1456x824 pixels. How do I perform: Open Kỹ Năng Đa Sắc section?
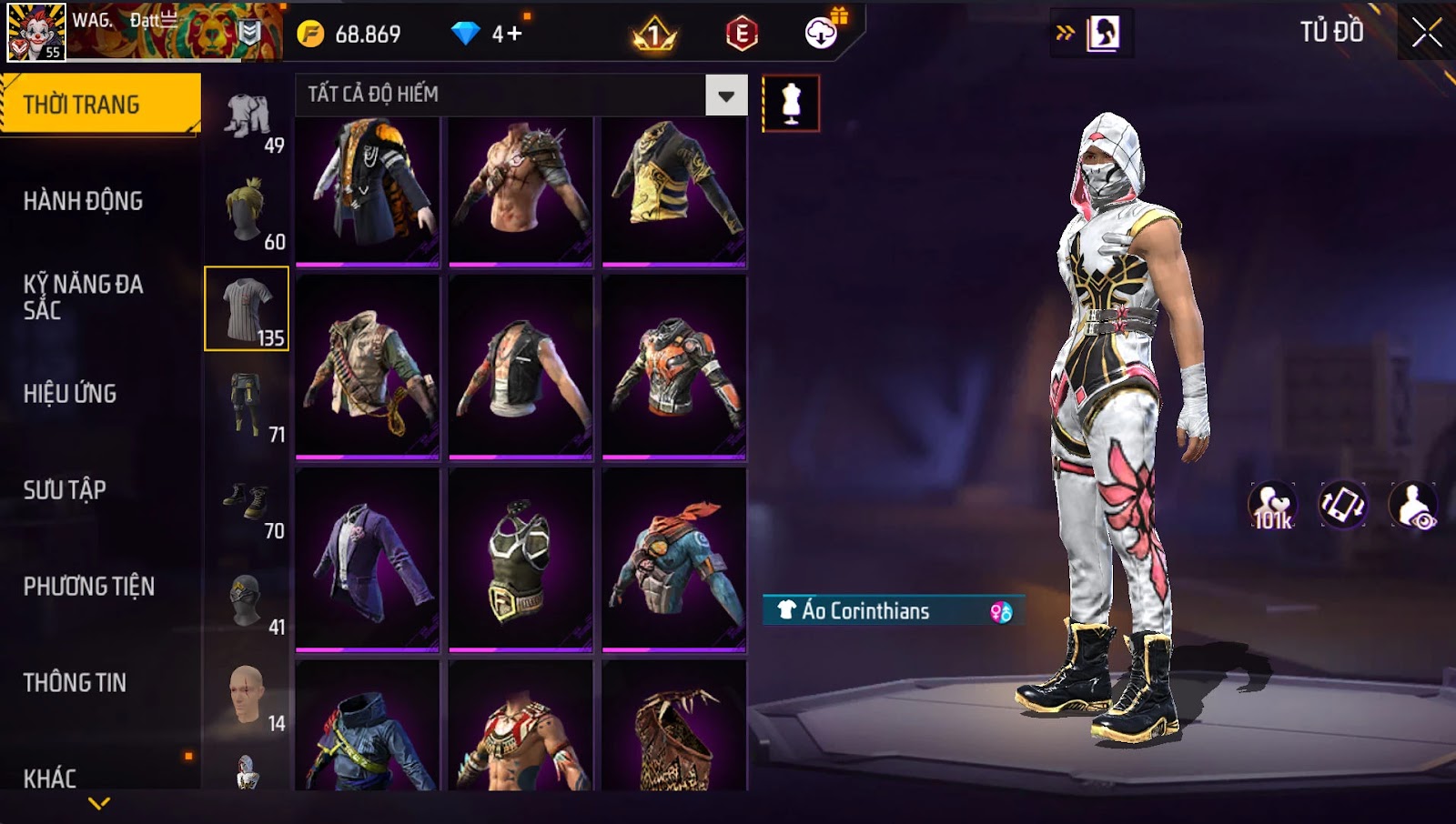(x=83, y=296)
